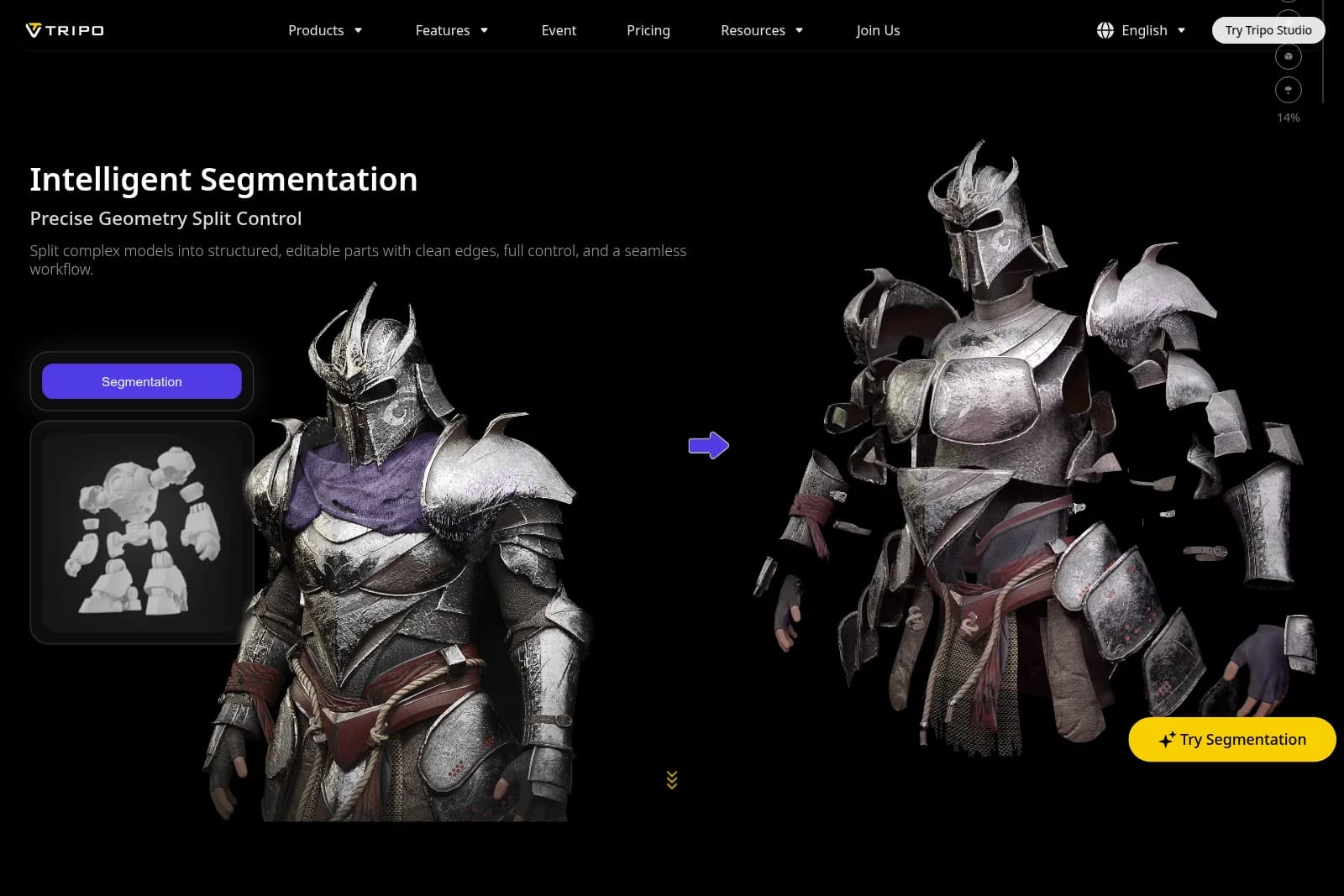Image resolution: width=1344 pixels, height=896 pixels.
Task: Click the topmost circular icon on right edge
Action: [1289, 3]
